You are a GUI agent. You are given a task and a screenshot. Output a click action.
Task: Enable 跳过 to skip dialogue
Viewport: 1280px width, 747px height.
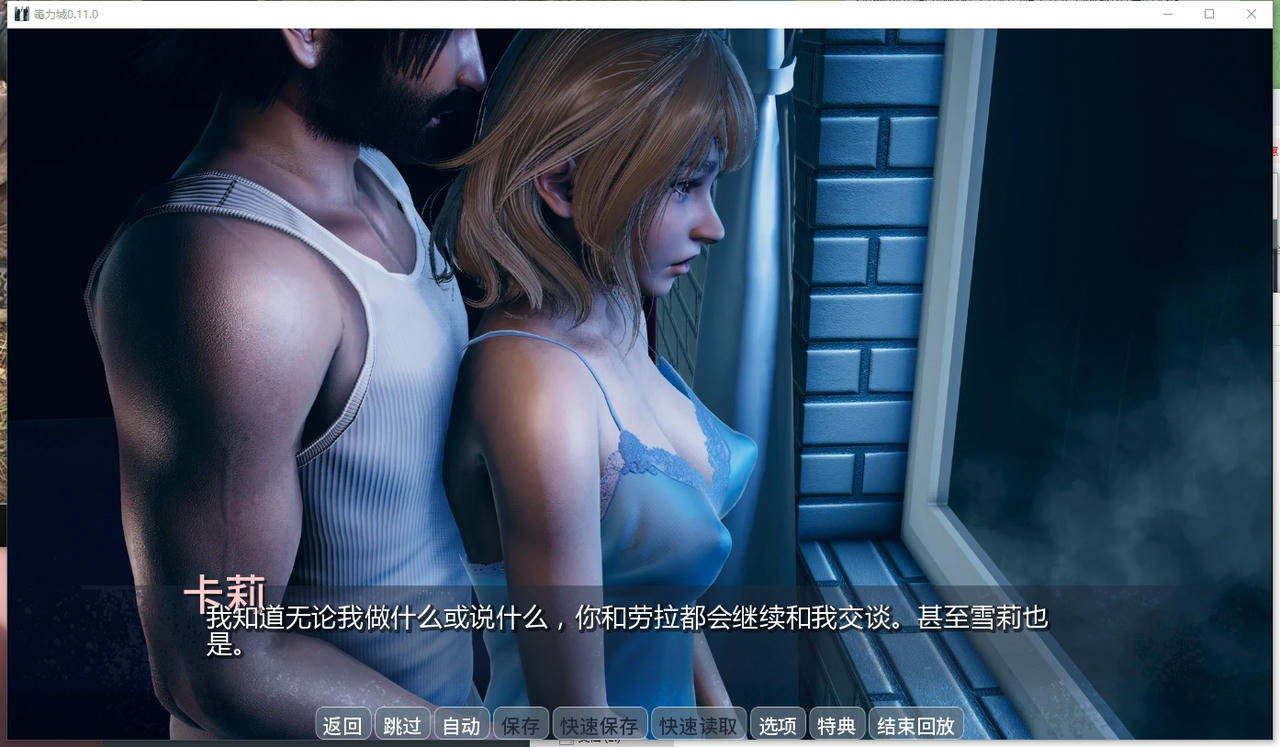pos(402,724)
